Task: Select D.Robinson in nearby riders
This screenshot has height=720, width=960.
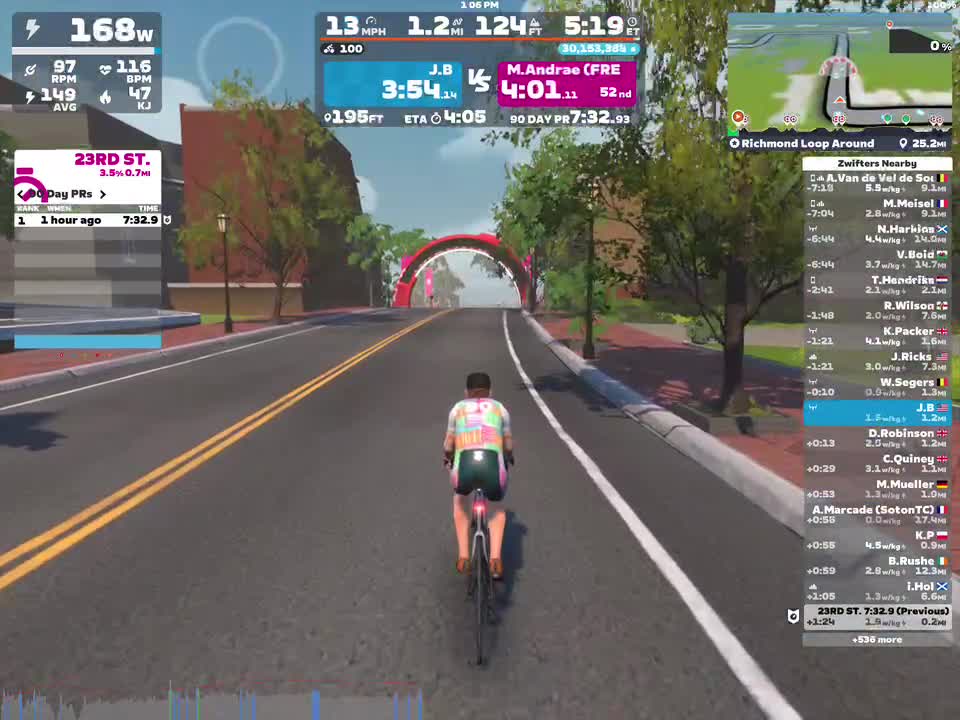Action: tap(877, 438)
